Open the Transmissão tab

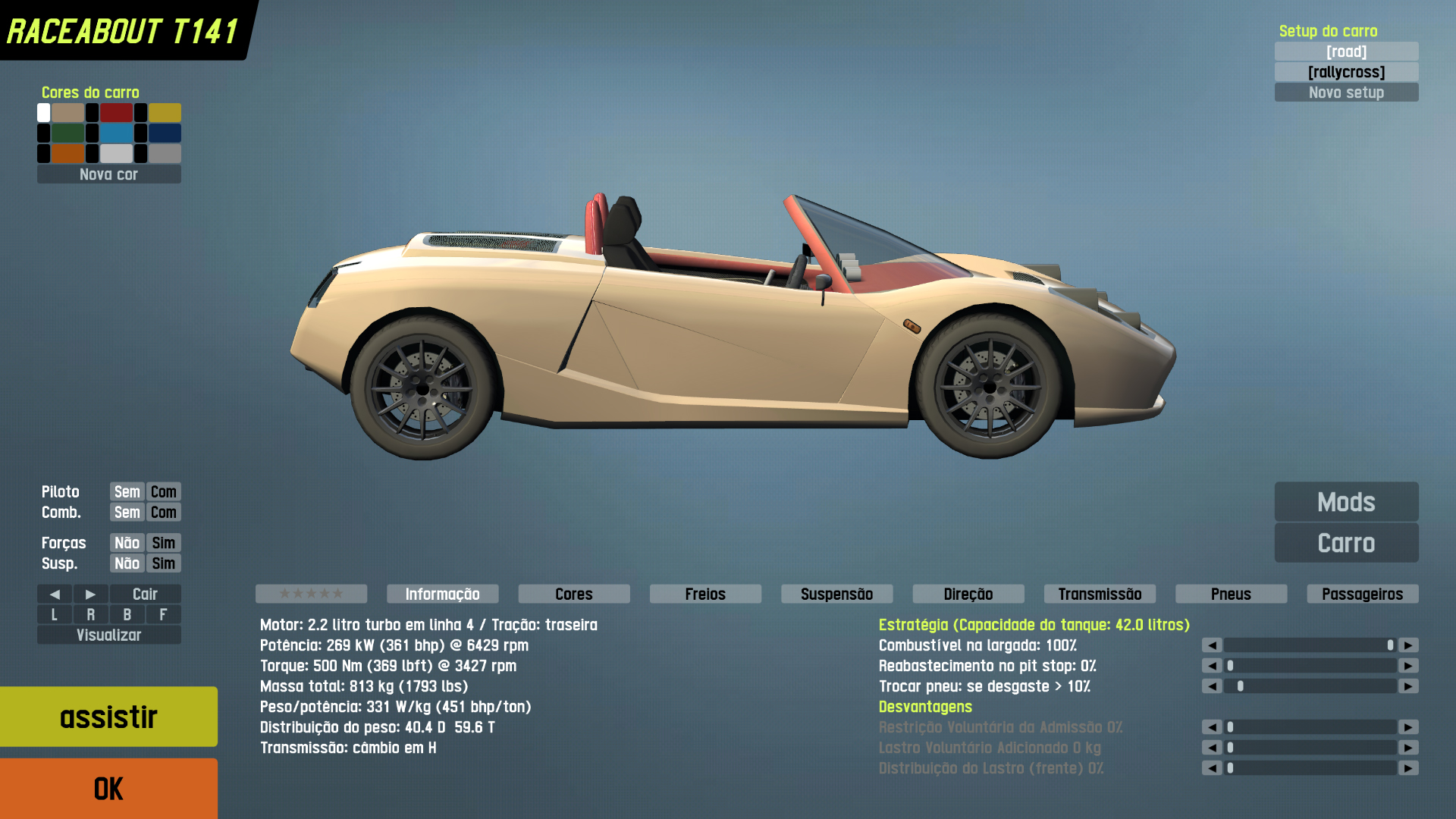tap(1100, 595)
